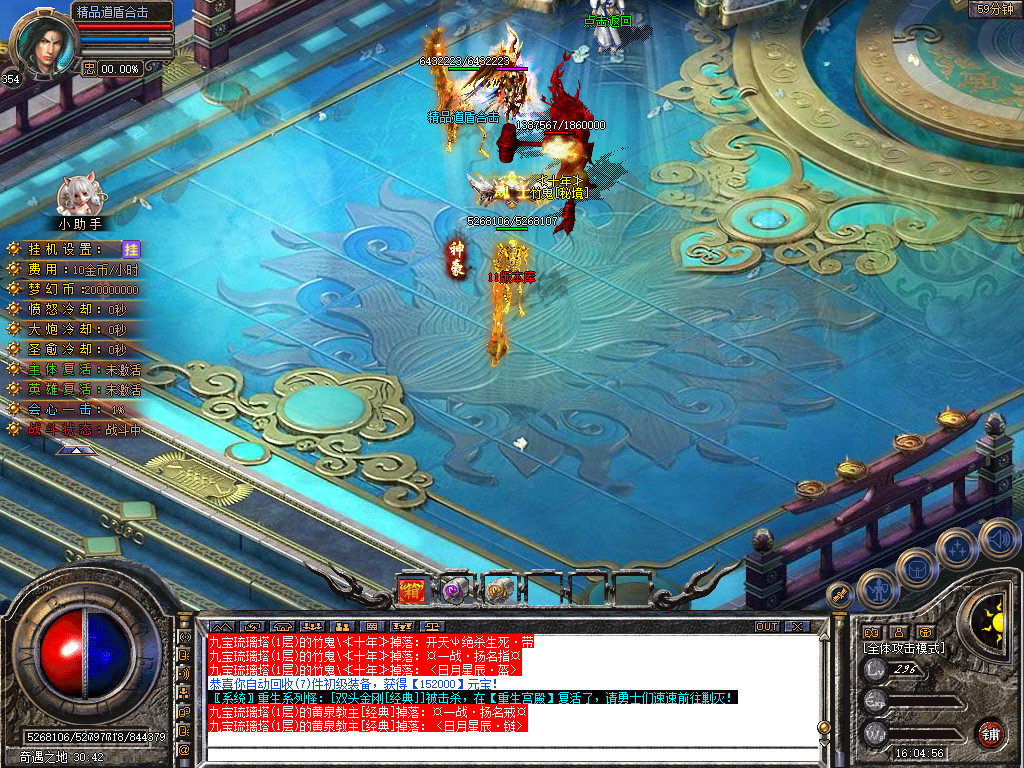The height and width of the screenshot is (768, 1024).
Task: Click the 点击返回 return label
Action: tap(608, 21)
